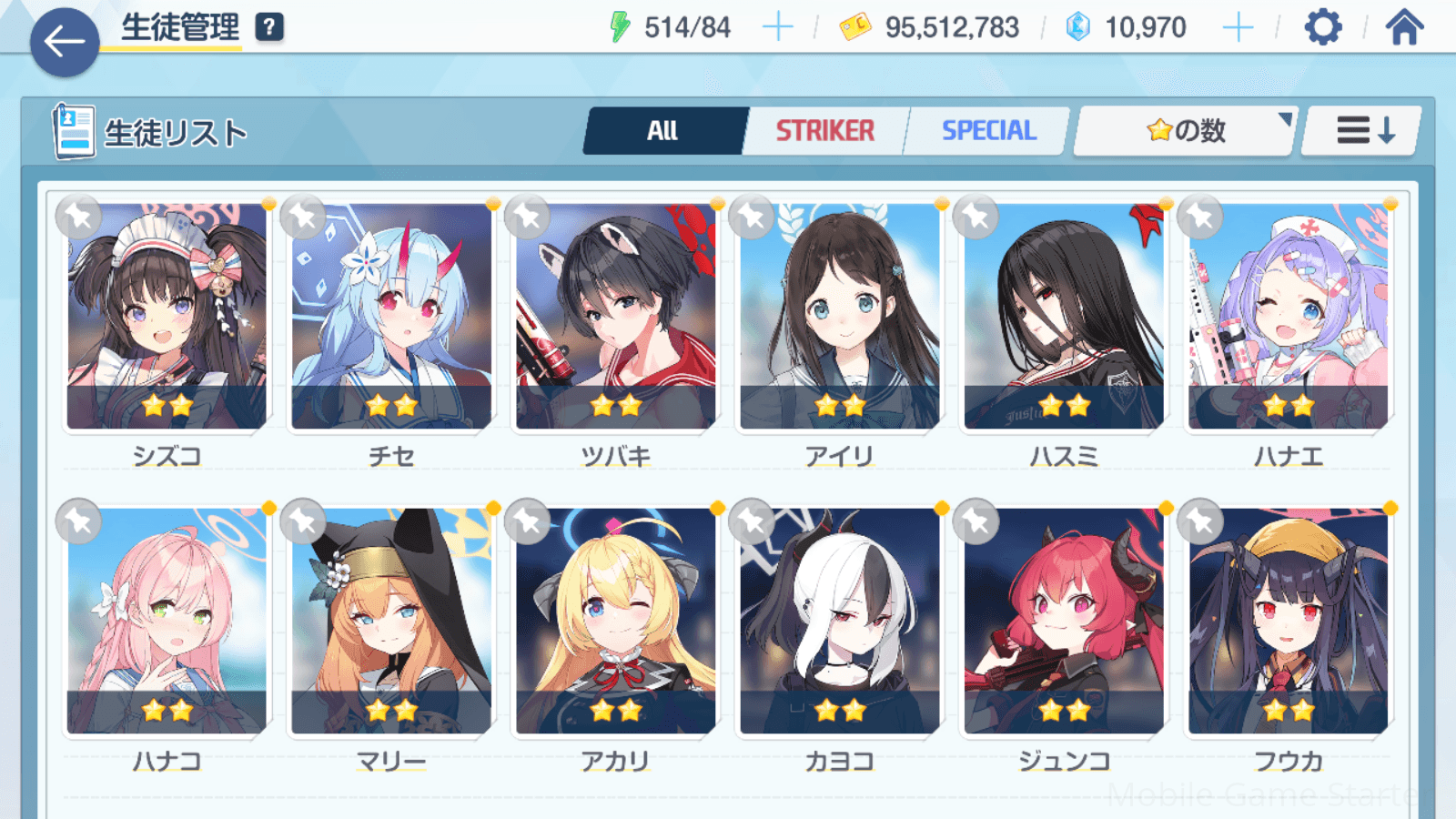
Task: Open student カヨコ's card
Action: tap(839, 621)
